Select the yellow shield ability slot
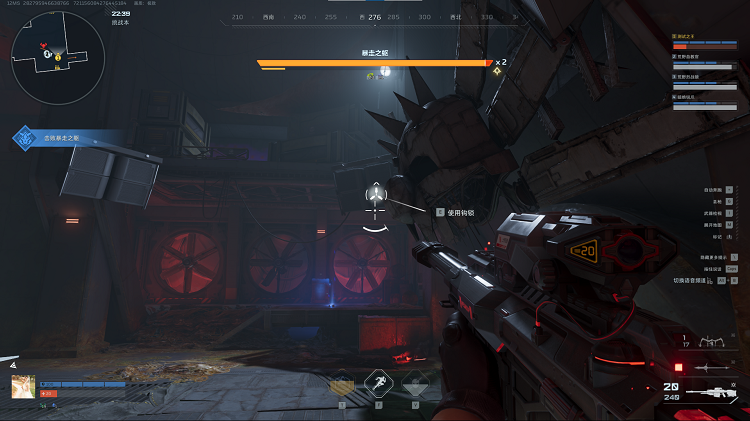 coord(342,386)
